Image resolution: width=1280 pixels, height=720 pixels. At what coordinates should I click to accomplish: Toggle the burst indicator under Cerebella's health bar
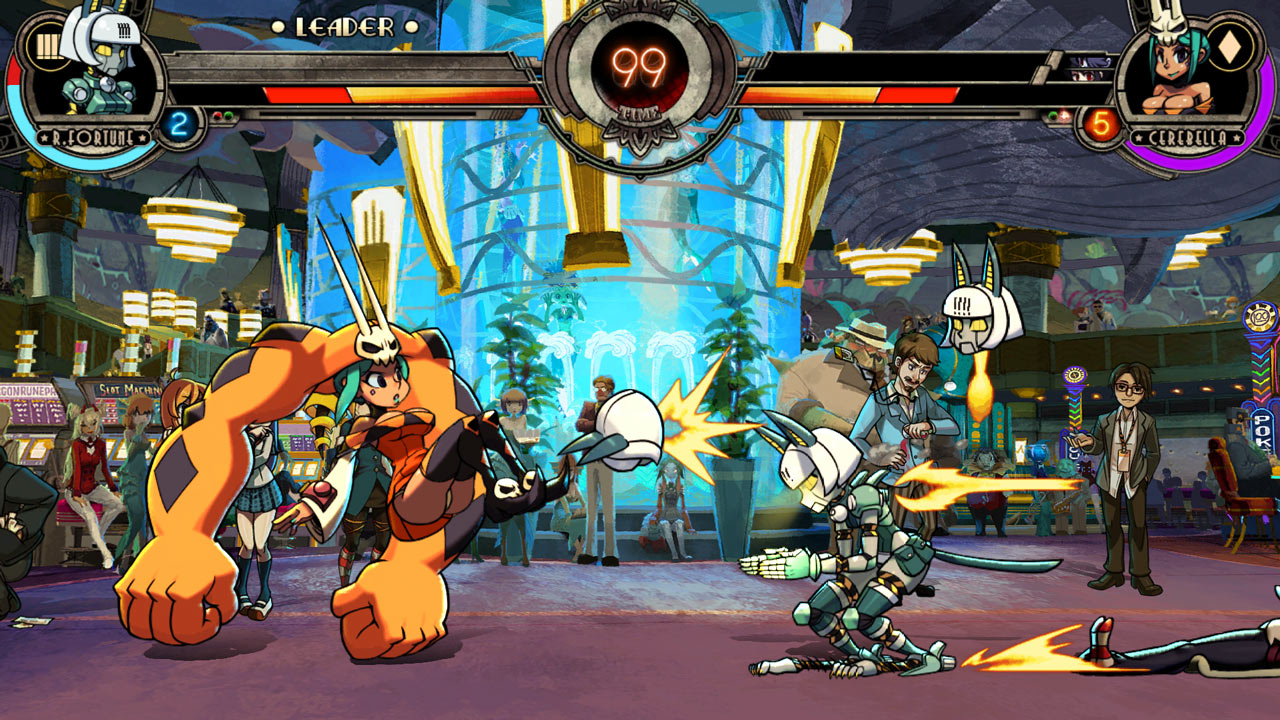pos(1065,115)
